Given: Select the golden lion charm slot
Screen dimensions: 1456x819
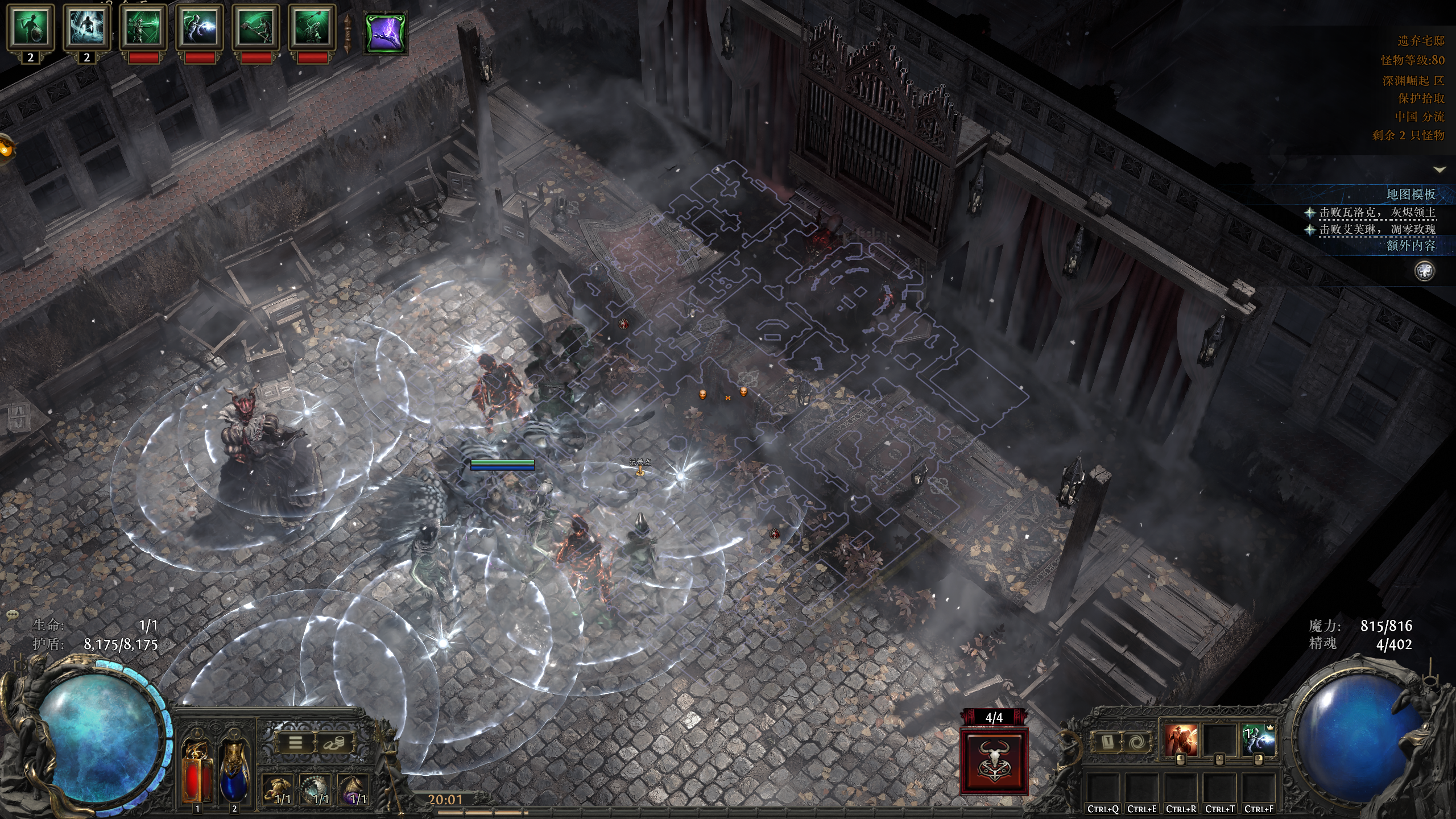Looking at the screenshot, I should point(278,789).
